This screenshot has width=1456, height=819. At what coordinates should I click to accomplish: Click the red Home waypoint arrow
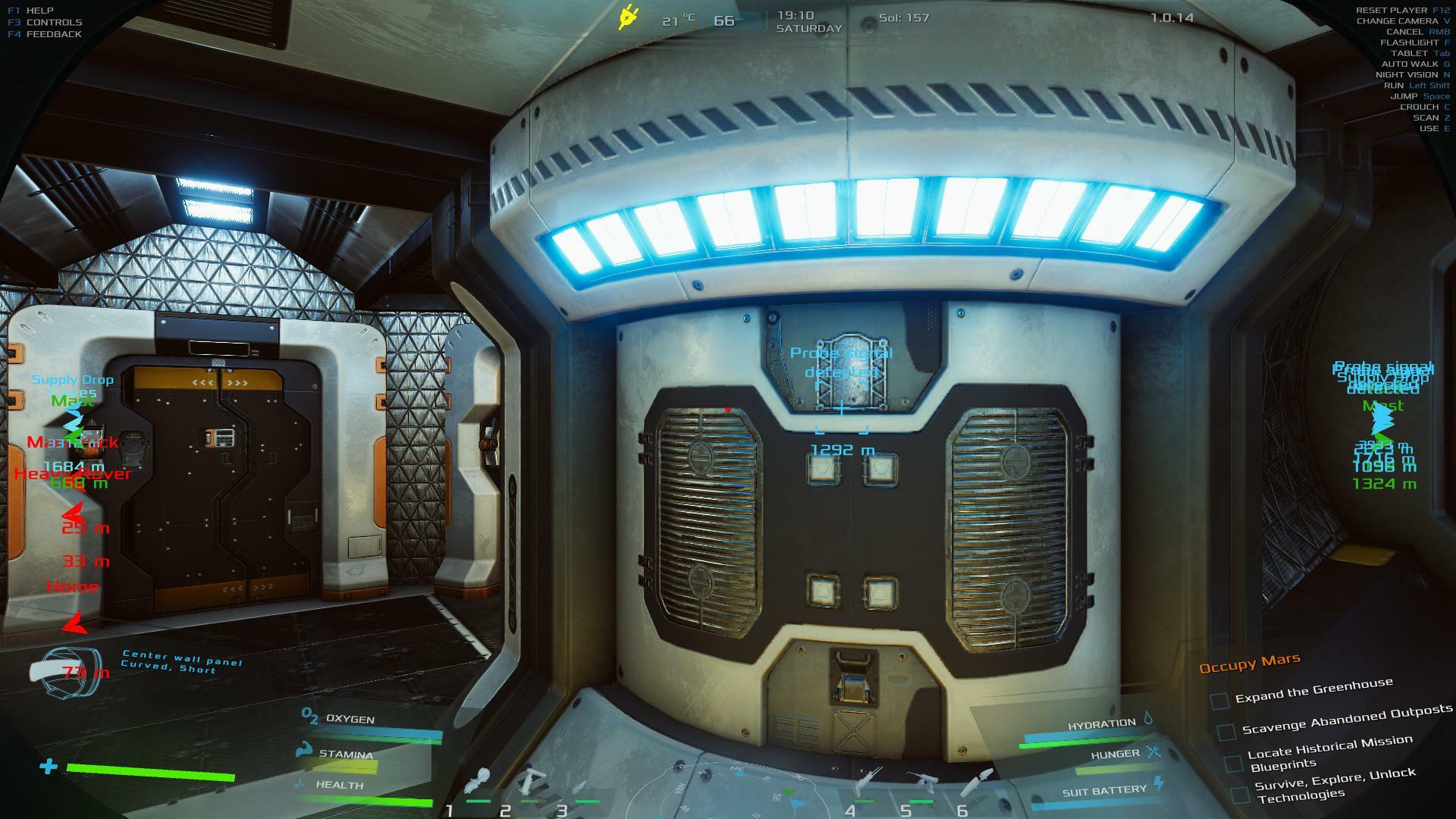click(74, 623)
